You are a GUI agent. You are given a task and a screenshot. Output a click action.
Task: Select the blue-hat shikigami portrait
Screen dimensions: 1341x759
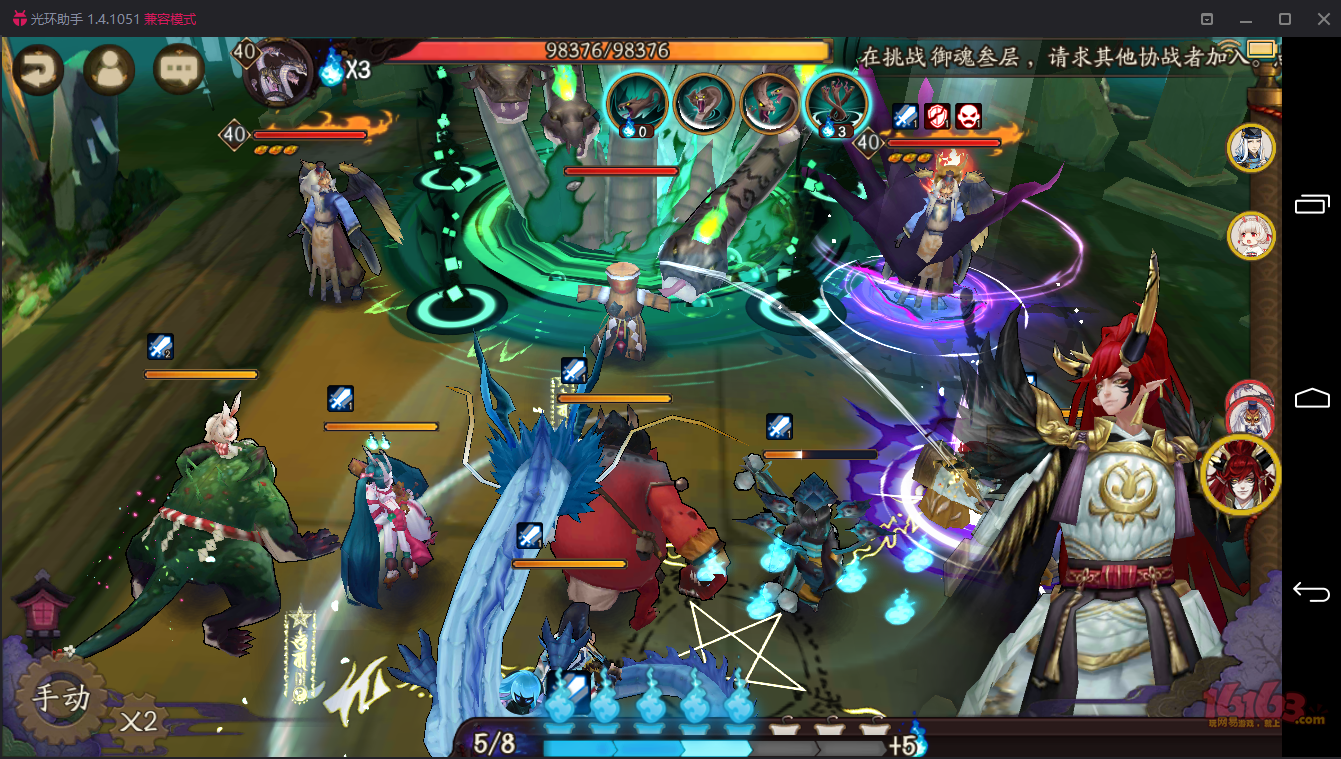(1251, 148)
